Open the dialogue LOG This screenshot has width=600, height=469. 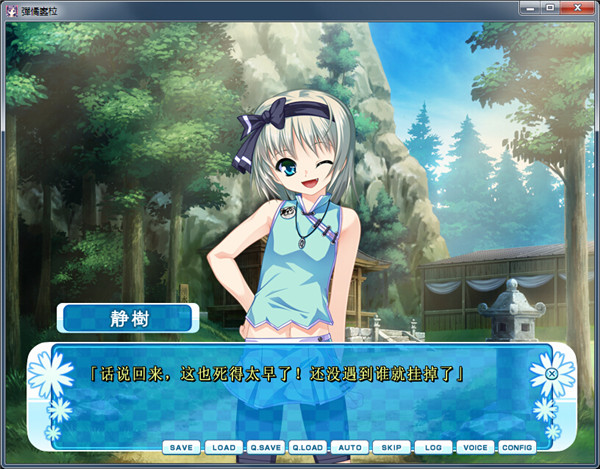[433, 447]
